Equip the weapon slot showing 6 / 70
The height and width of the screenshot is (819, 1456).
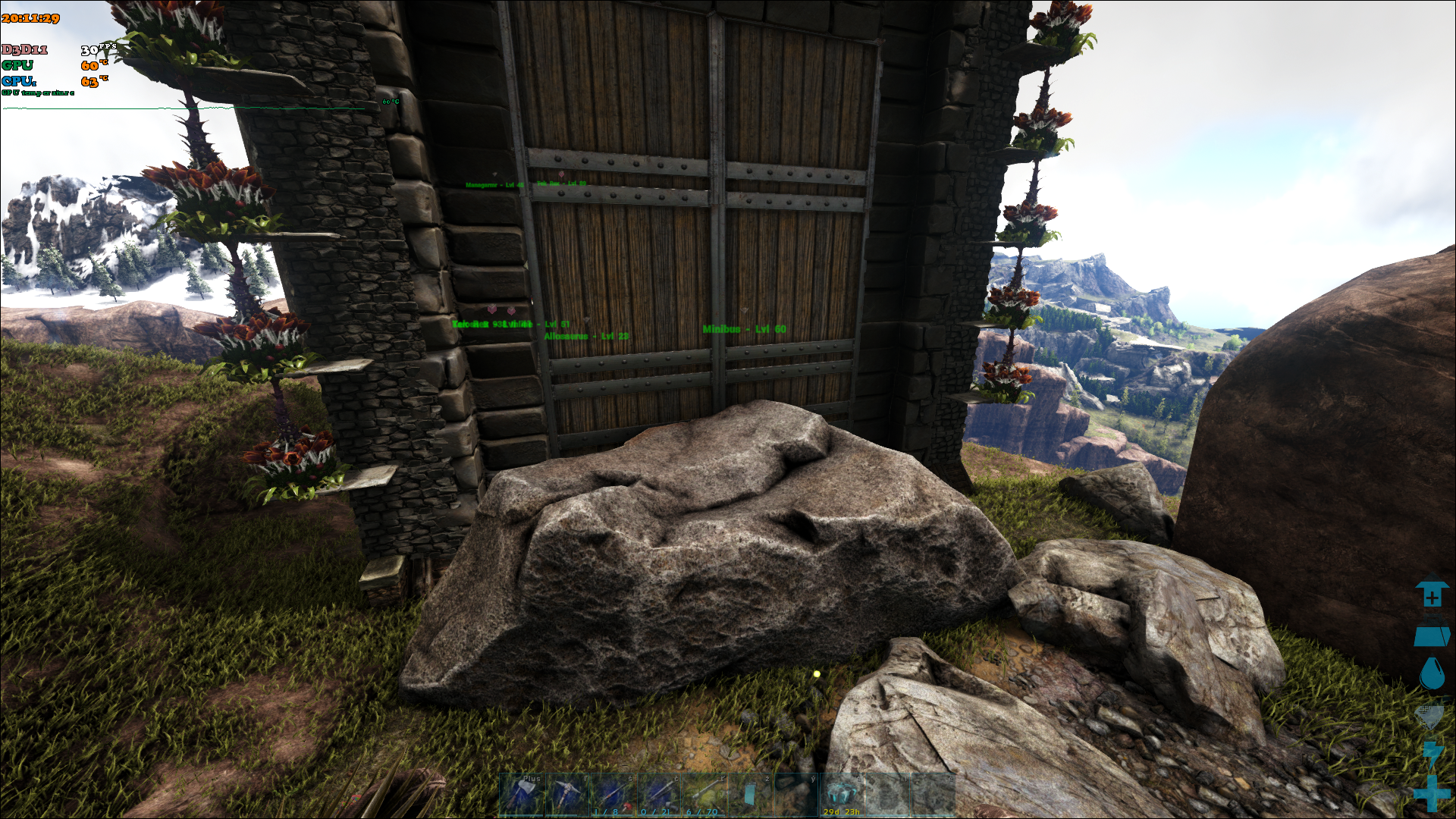[704, 795]
